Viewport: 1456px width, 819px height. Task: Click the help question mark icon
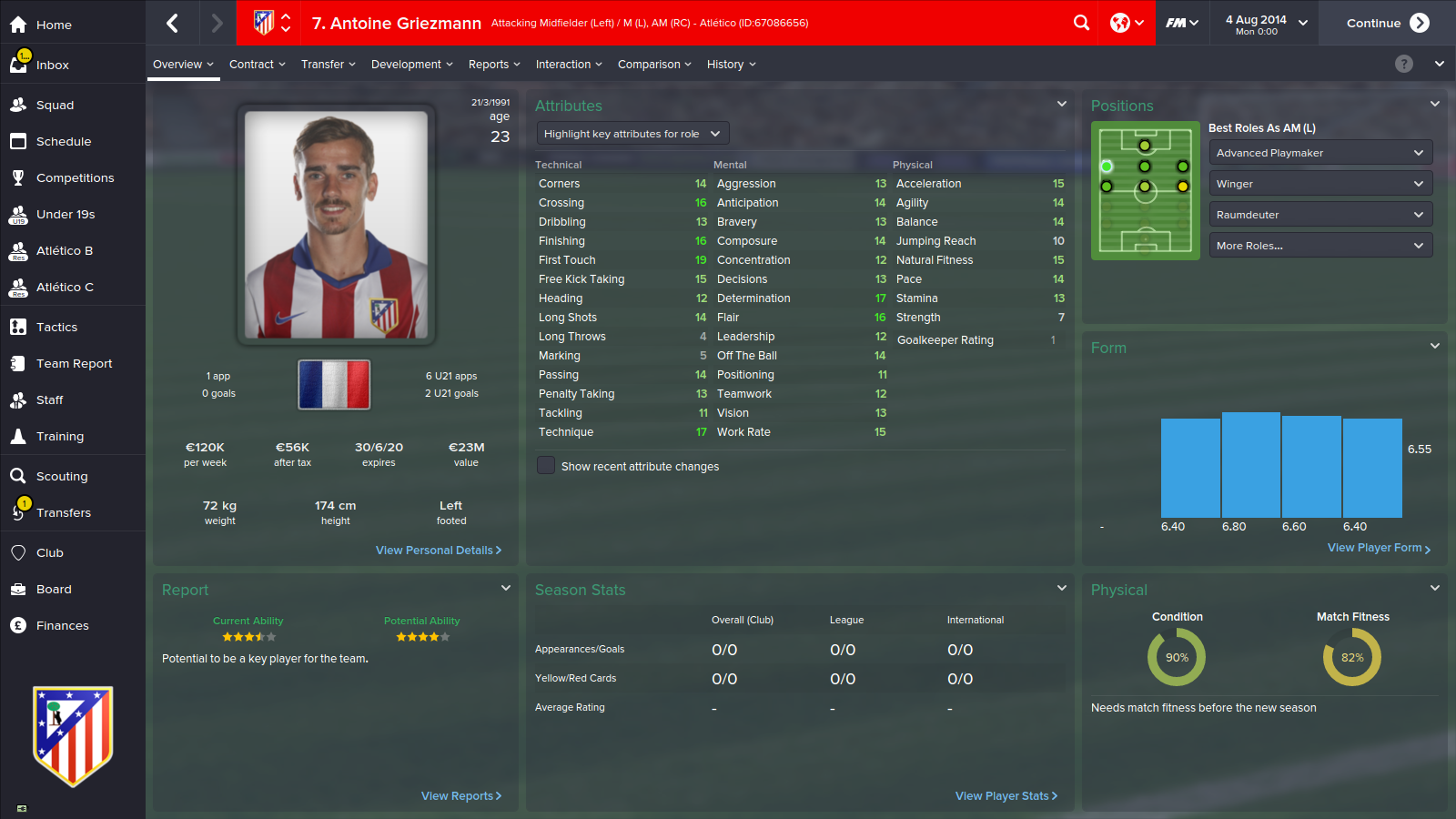(x=1403, y=64)
